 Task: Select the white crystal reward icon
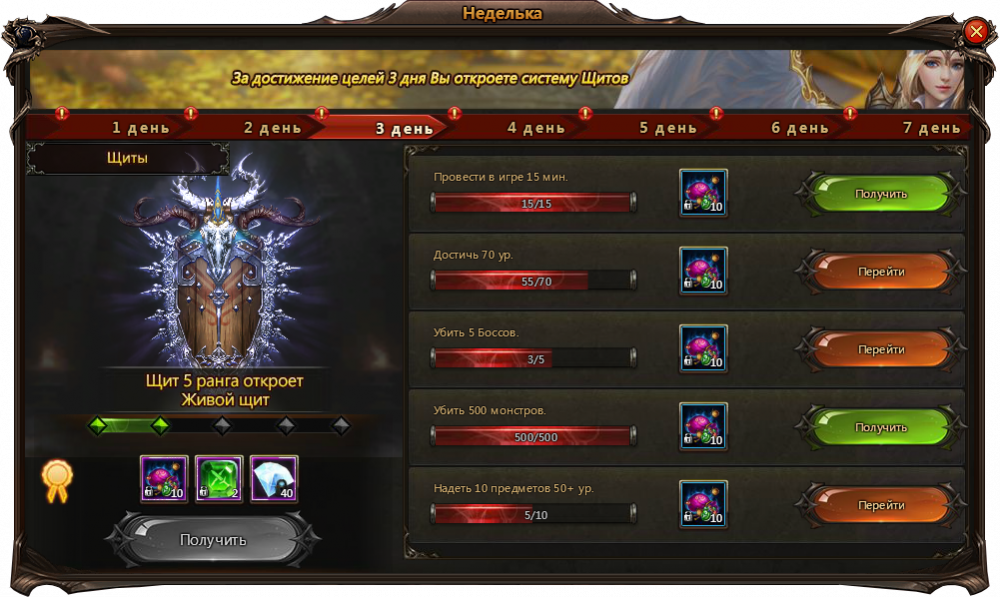[x=274, y=479]
